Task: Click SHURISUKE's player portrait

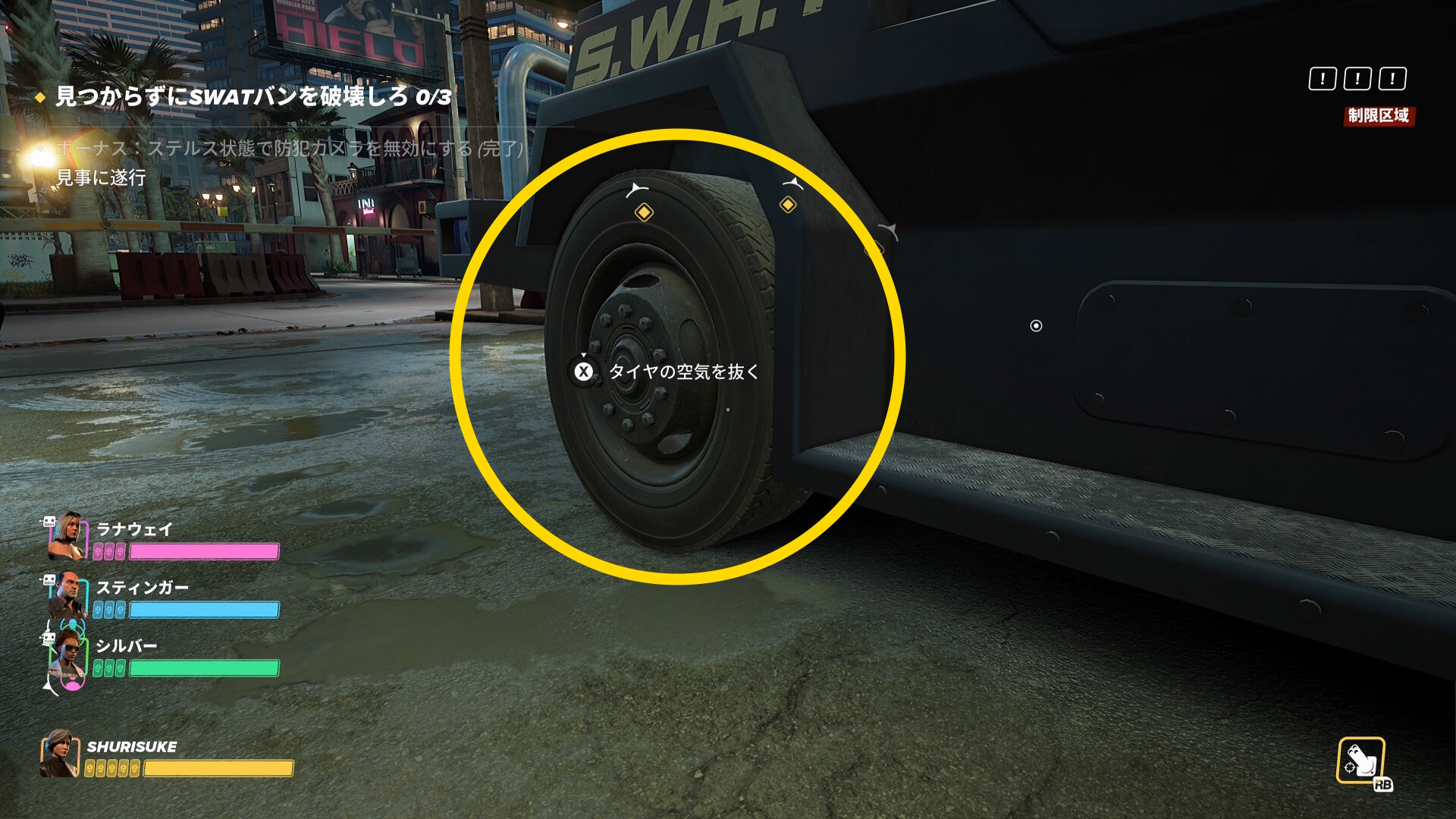Action: pyautogui.click(x=60, y=754)
